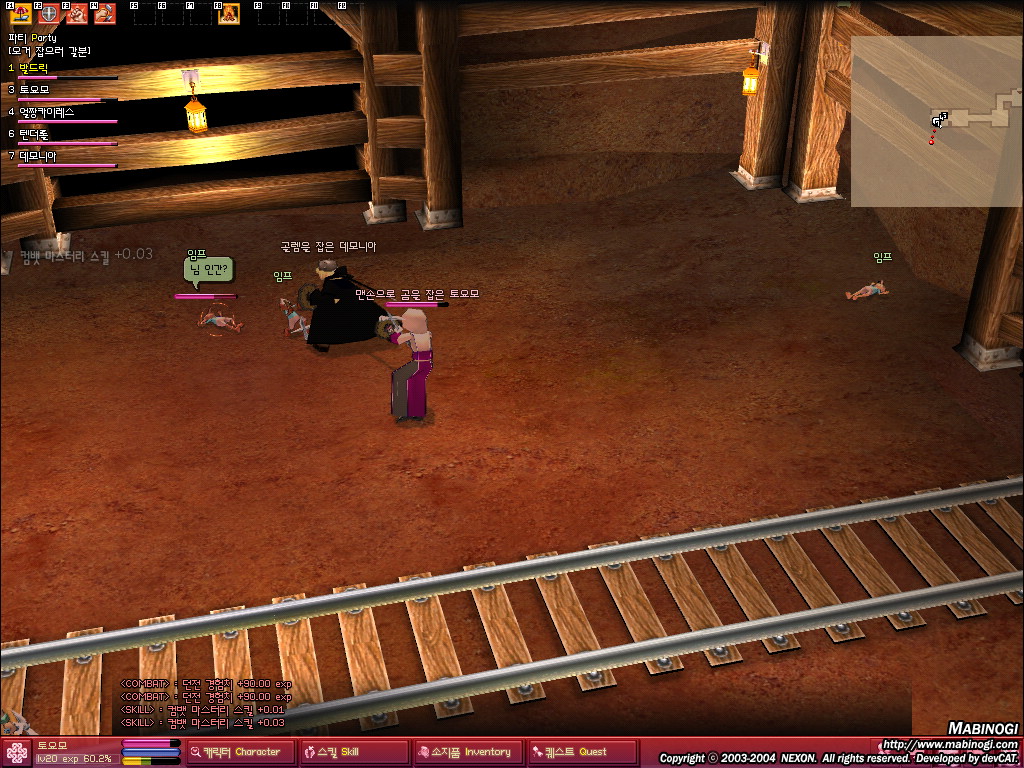Open the Character window
The height and width of the screenshot is (768, 1024).
click(236, 752)
